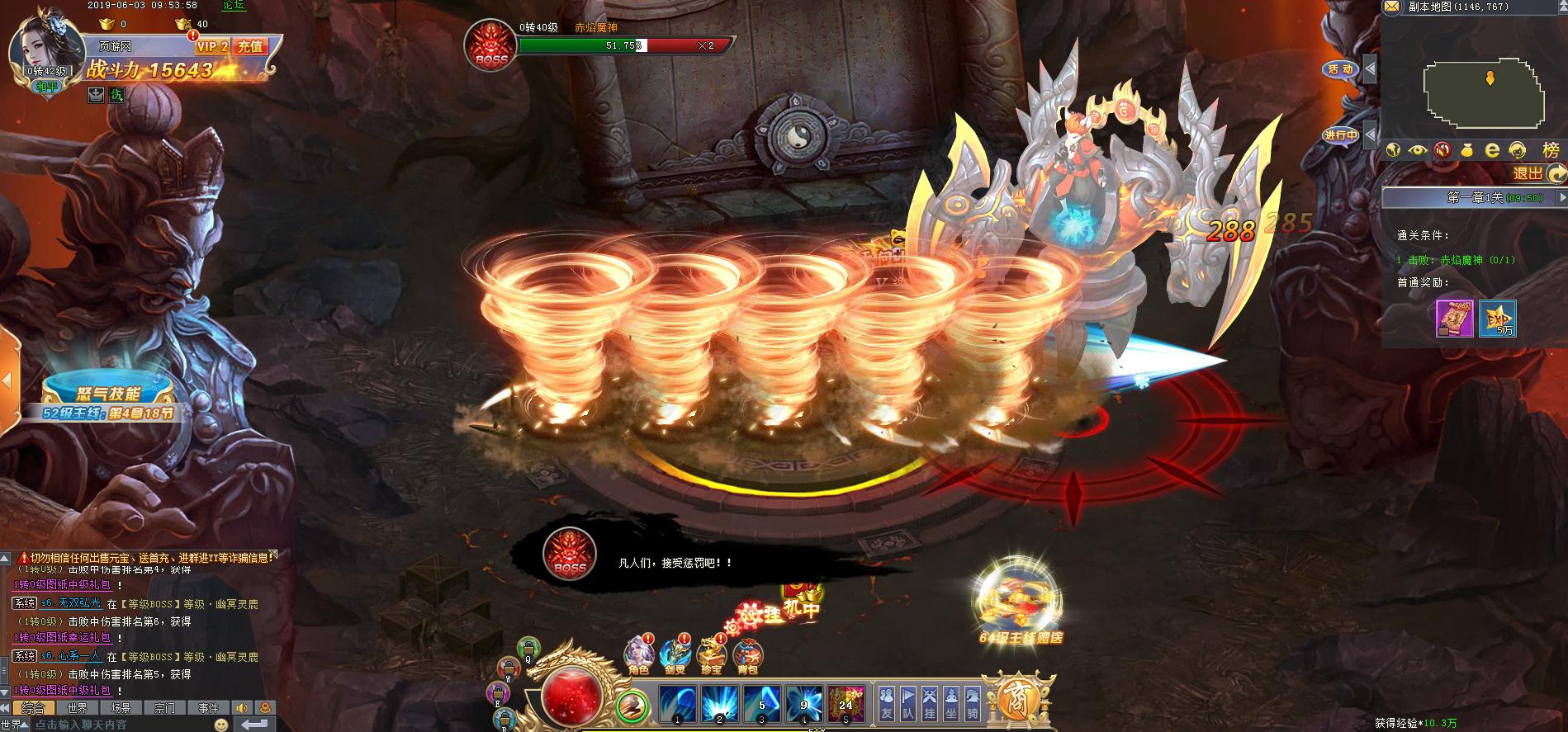
Task: Activate the buff skill in slot 5
Action: pyautogui.click(x=846, y=704)
